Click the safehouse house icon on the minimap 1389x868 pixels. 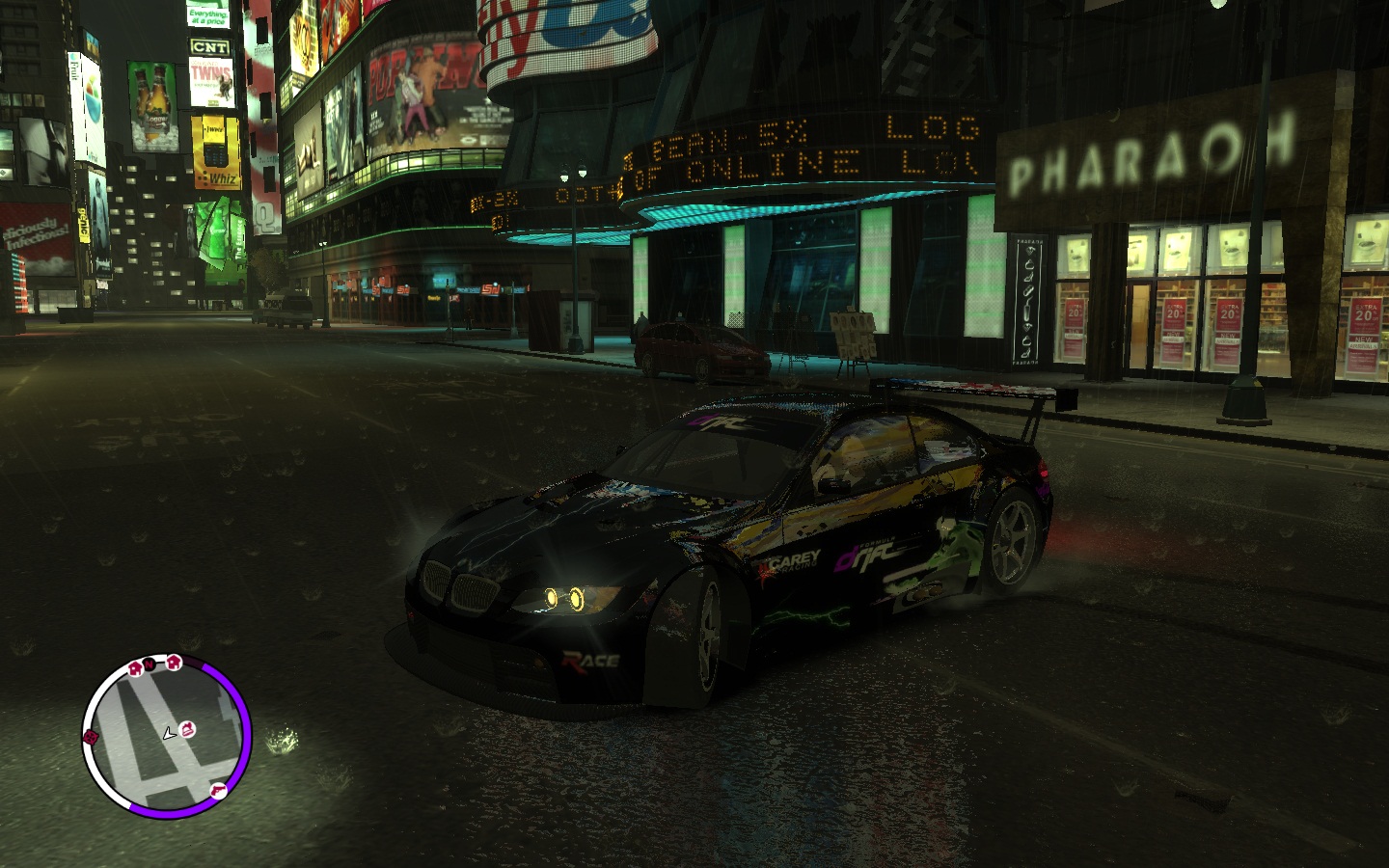174,663
